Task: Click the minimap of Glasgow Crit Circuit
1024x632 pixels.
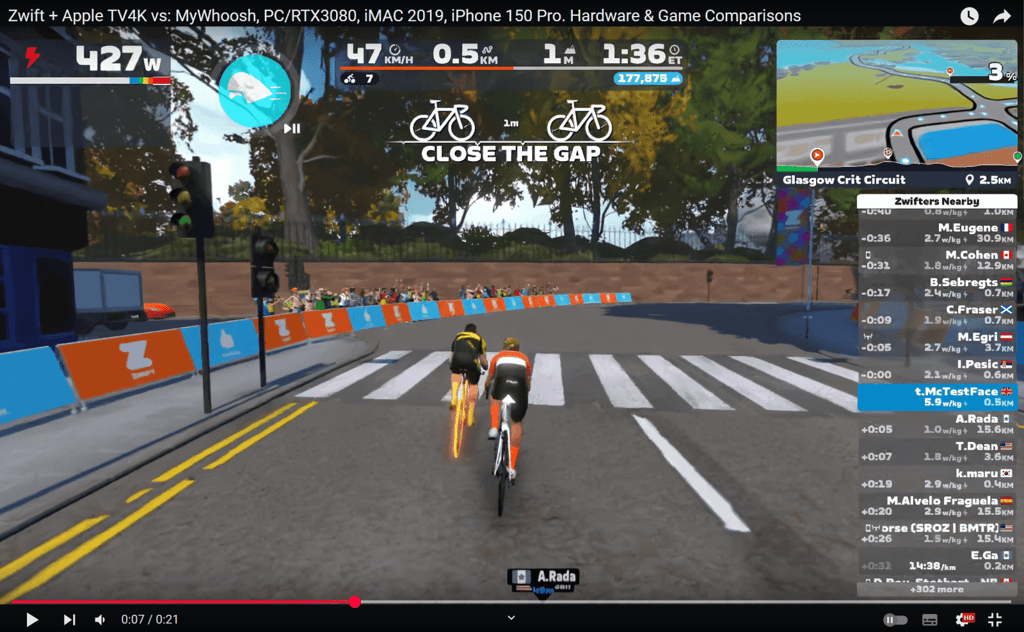Action: click(899, 105)
